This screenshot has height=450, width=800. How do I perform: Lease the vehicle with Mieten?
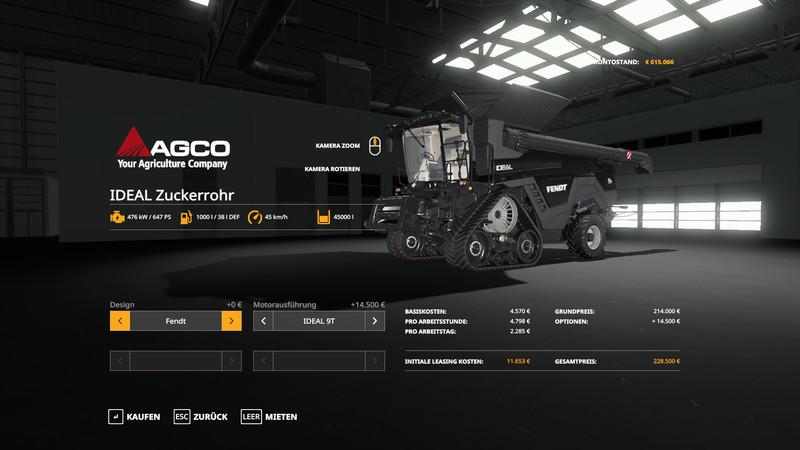(x=269, y=416)
